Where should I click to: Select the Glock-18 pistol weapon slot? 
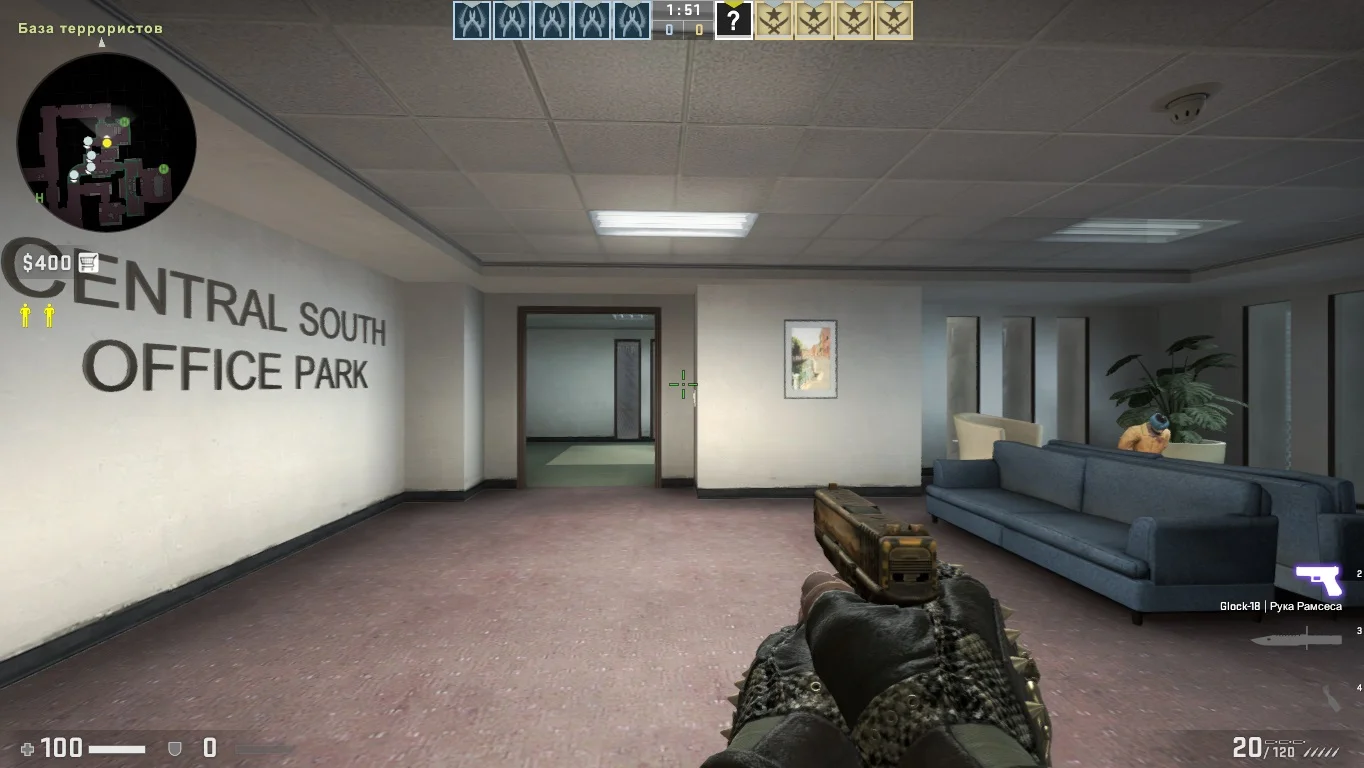click(x=1318, y=580)
